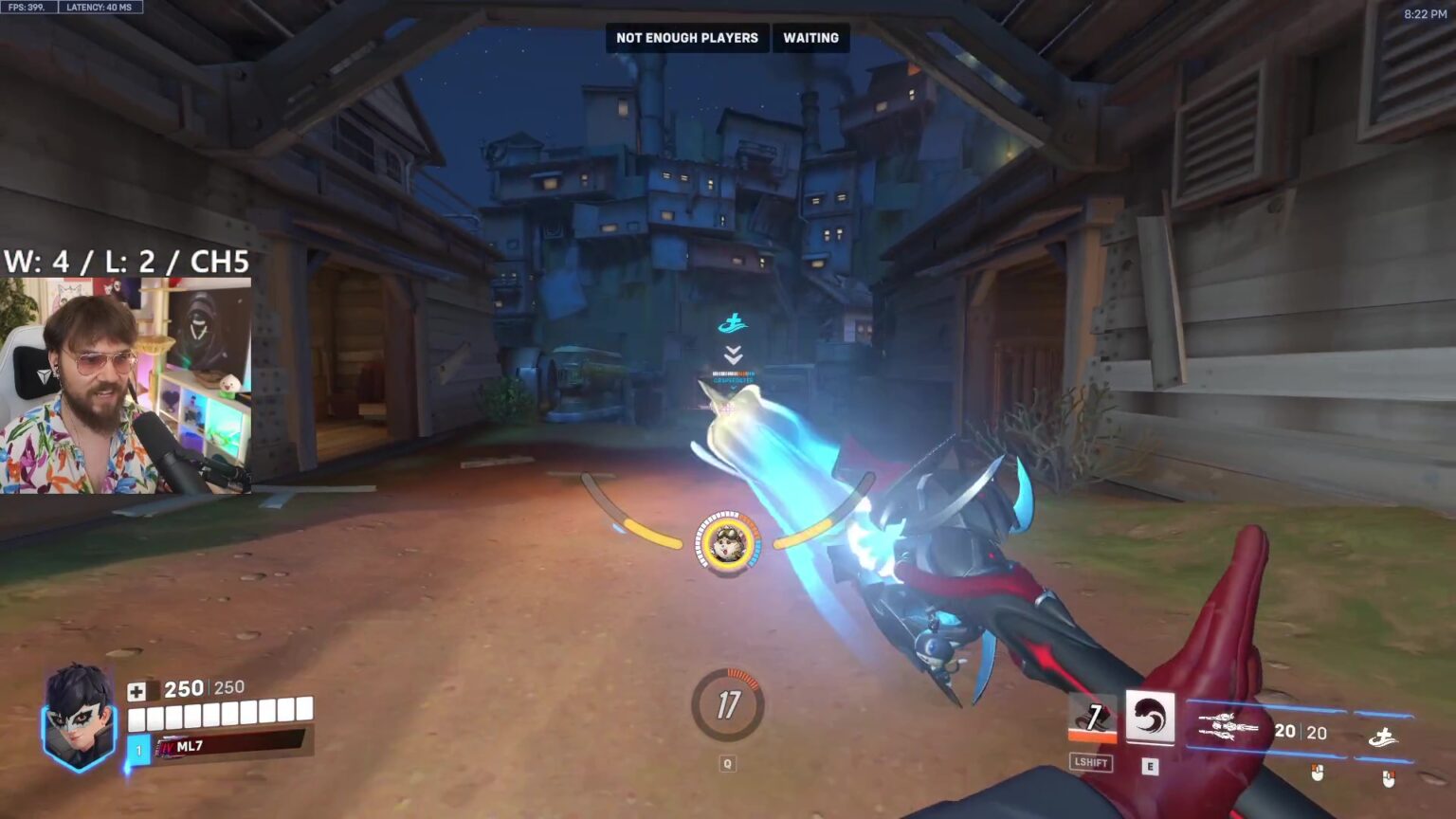Image resolution: width=1456 pixels, height=819 pixels.
Task: Click the Healing Ofuda secondary fire icon
Action: (x=1384, y=737)
